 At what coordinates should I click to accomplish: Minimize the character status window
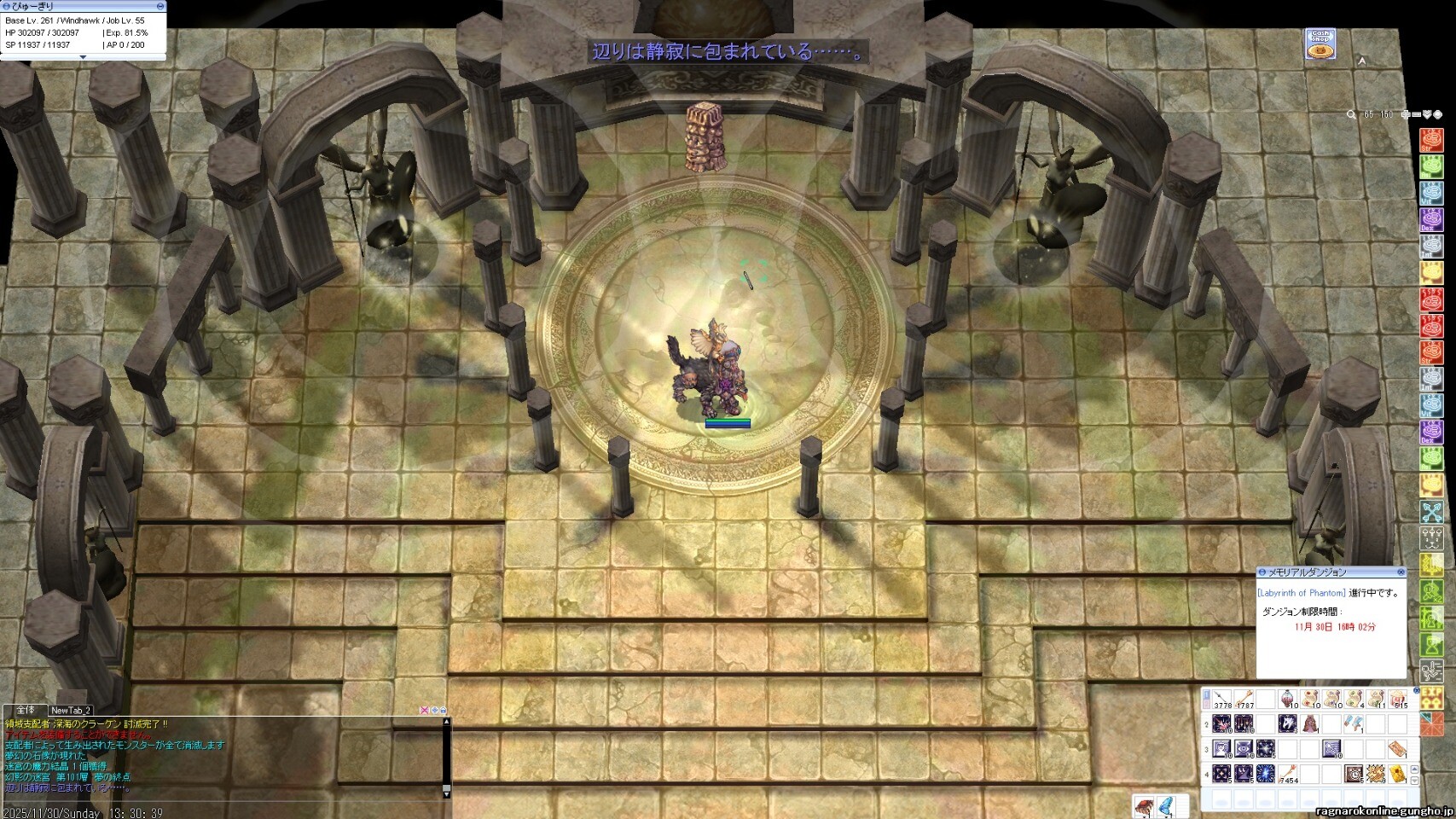tap(160, 6)
